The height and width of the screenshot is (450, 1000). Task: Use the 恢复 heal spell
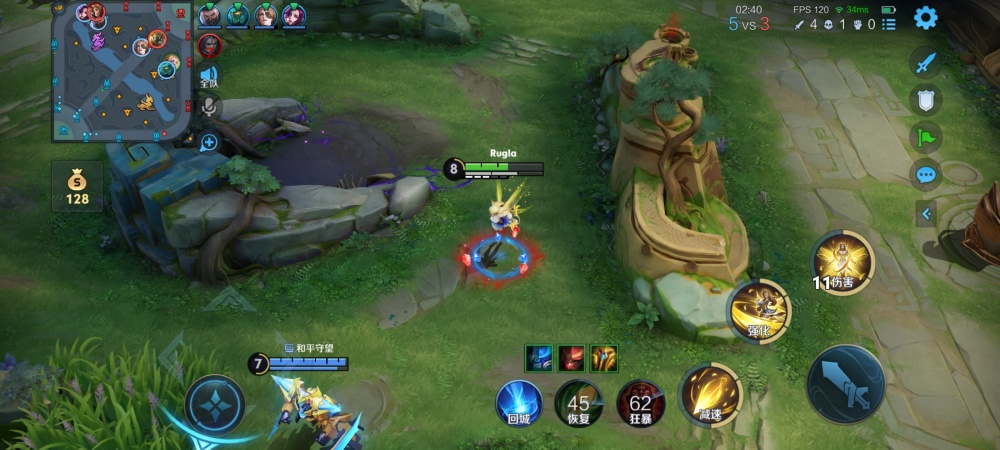tap(579, 403)
